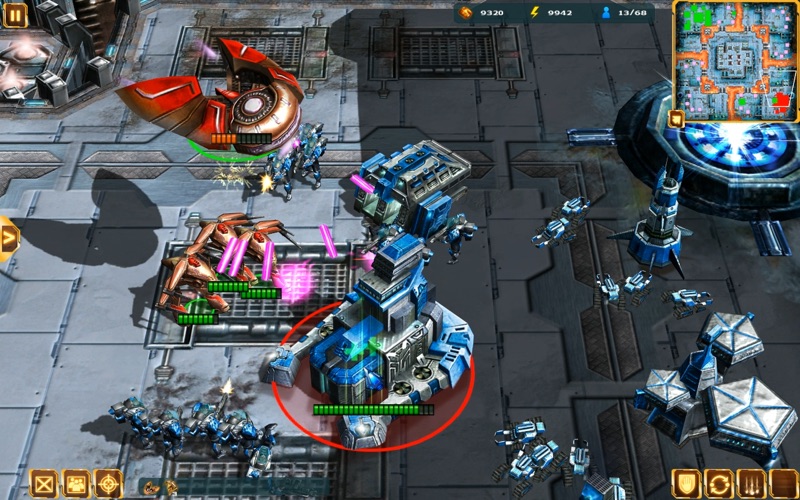Click the crossed-square deselect button
800x500 pixels.
(x=43, y=483)
